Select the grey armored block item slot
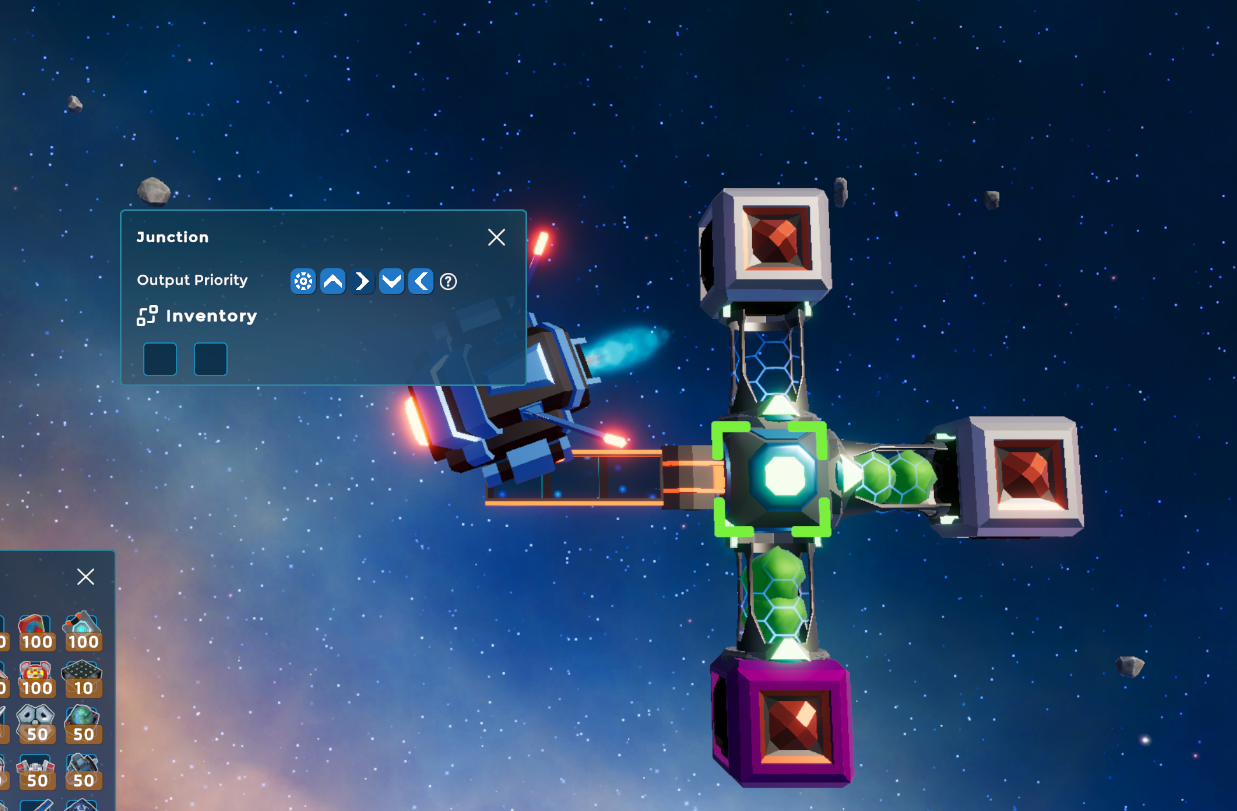The image size is (1237, 811). [x=37, y=723]
